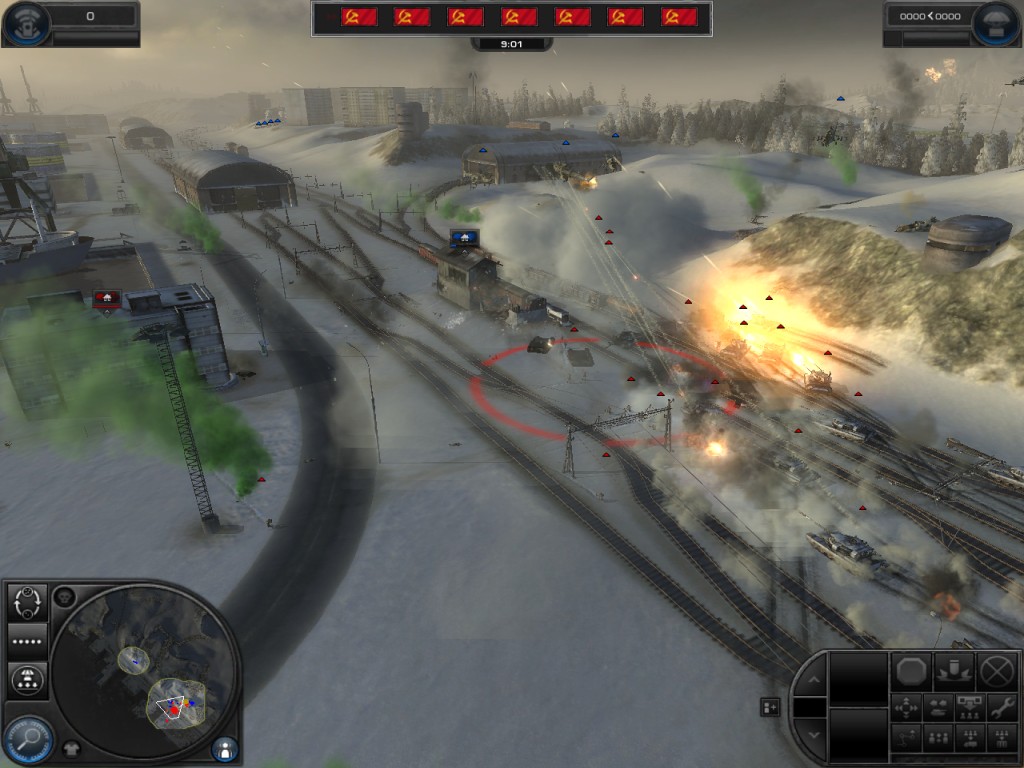Open the magnifying glass zoom button

click(27, 741)
